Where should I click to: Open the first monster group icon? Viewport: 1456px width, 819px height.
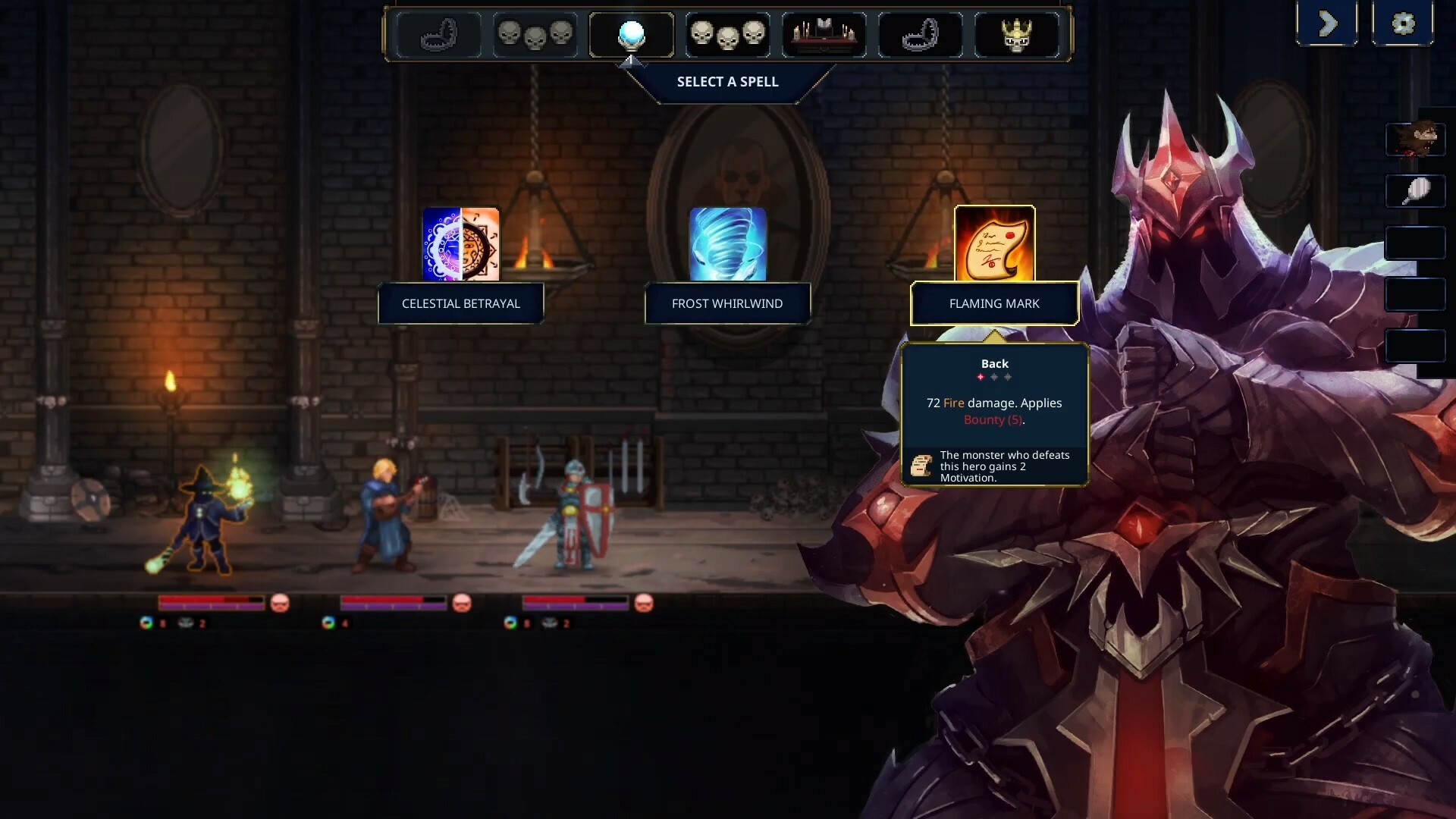point(536,34)
